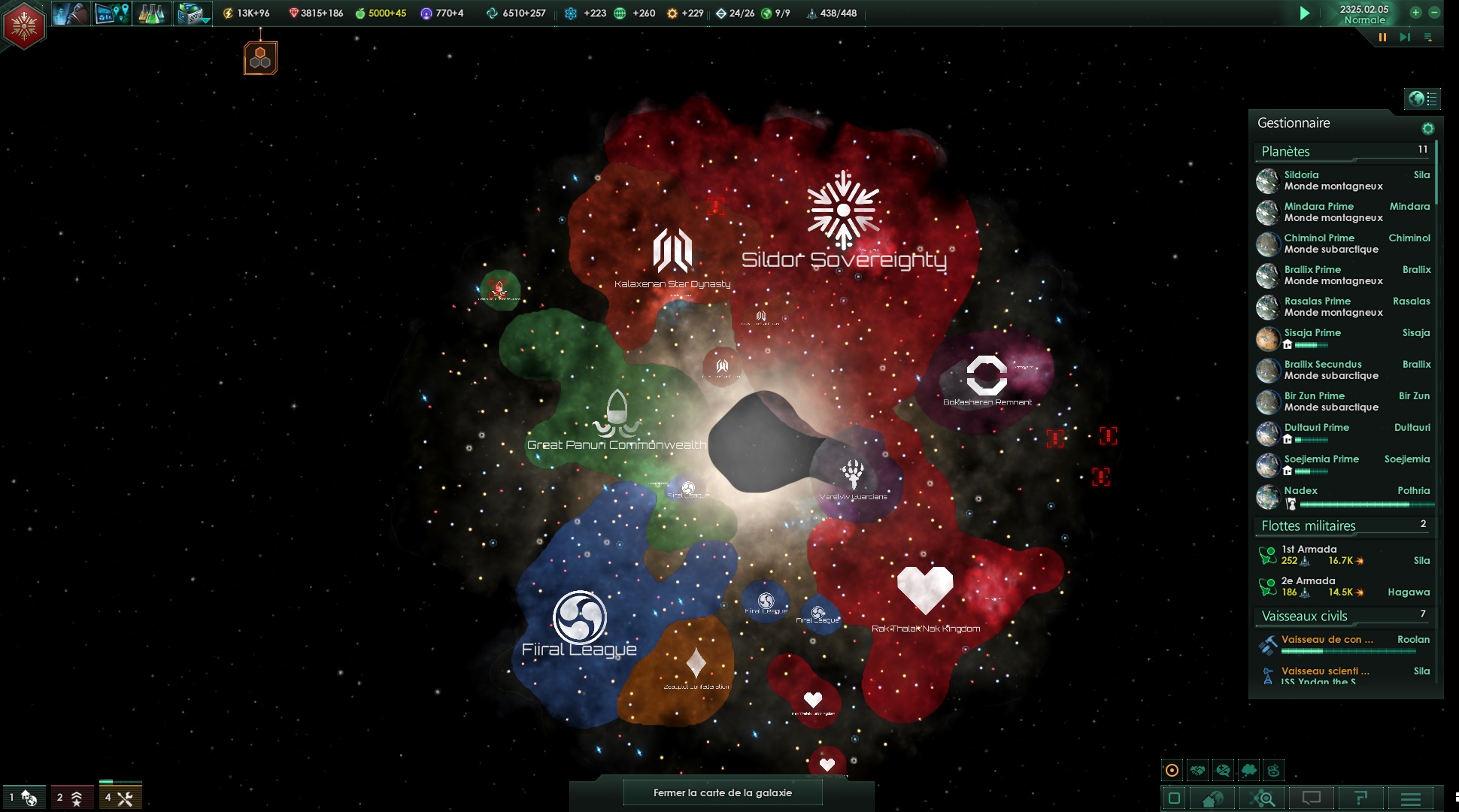Toggle the globe list outliner button
The image size is (1459, 812).
click(1422, 98)
